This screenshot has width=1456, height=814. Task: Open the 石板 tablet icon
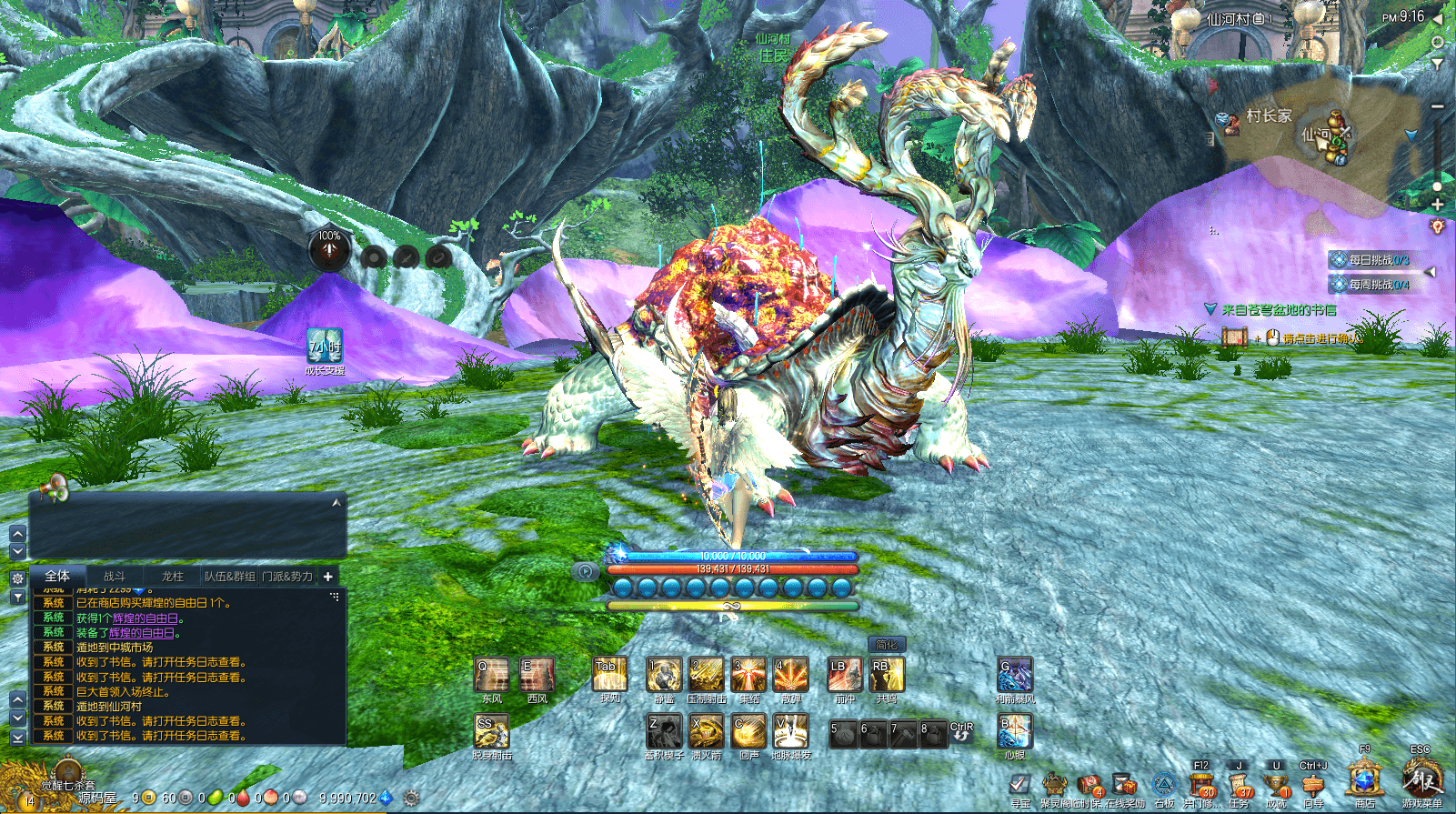click(x=1164, y=786)
